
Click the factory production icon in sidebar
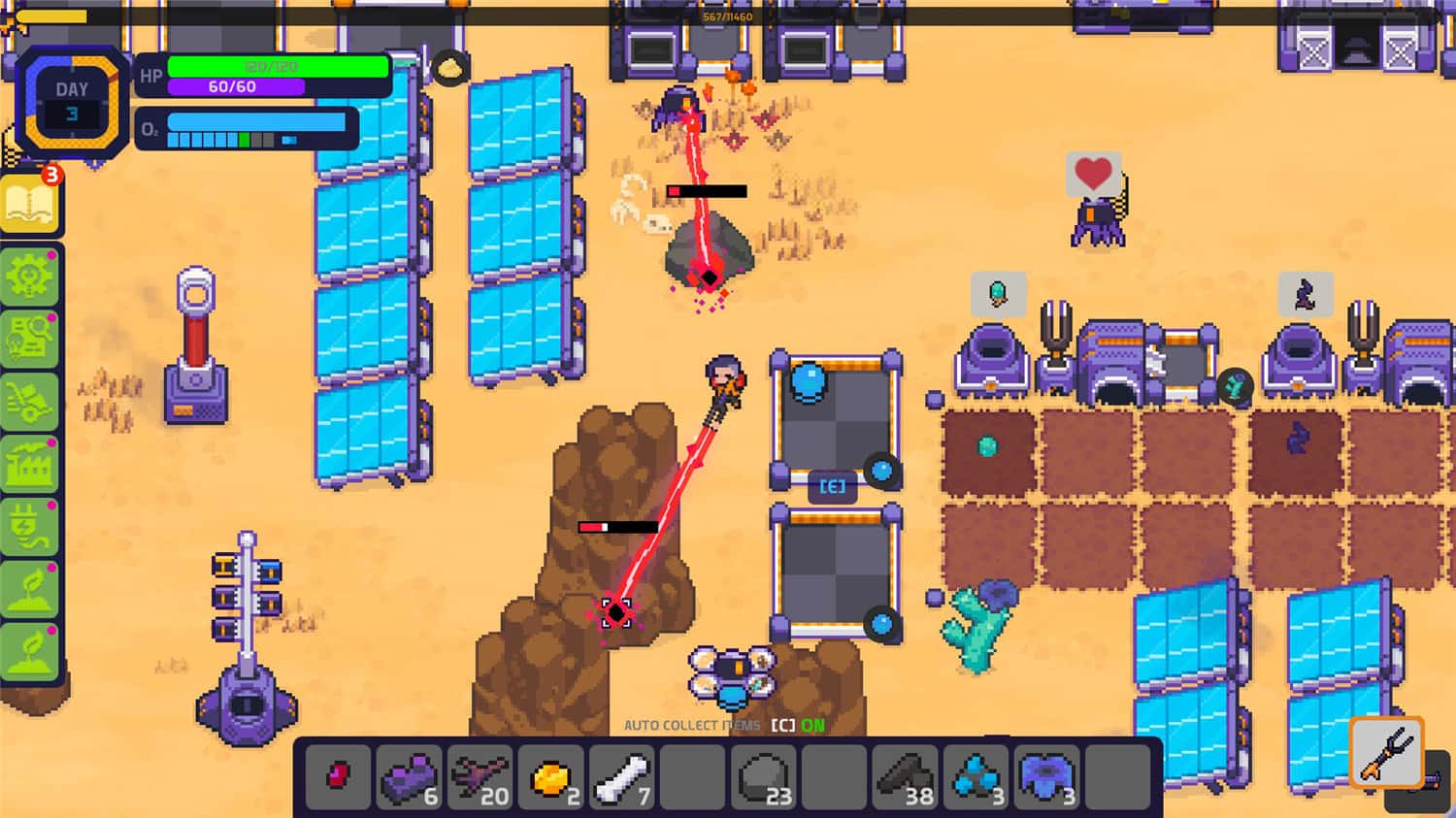click(29, 464)
